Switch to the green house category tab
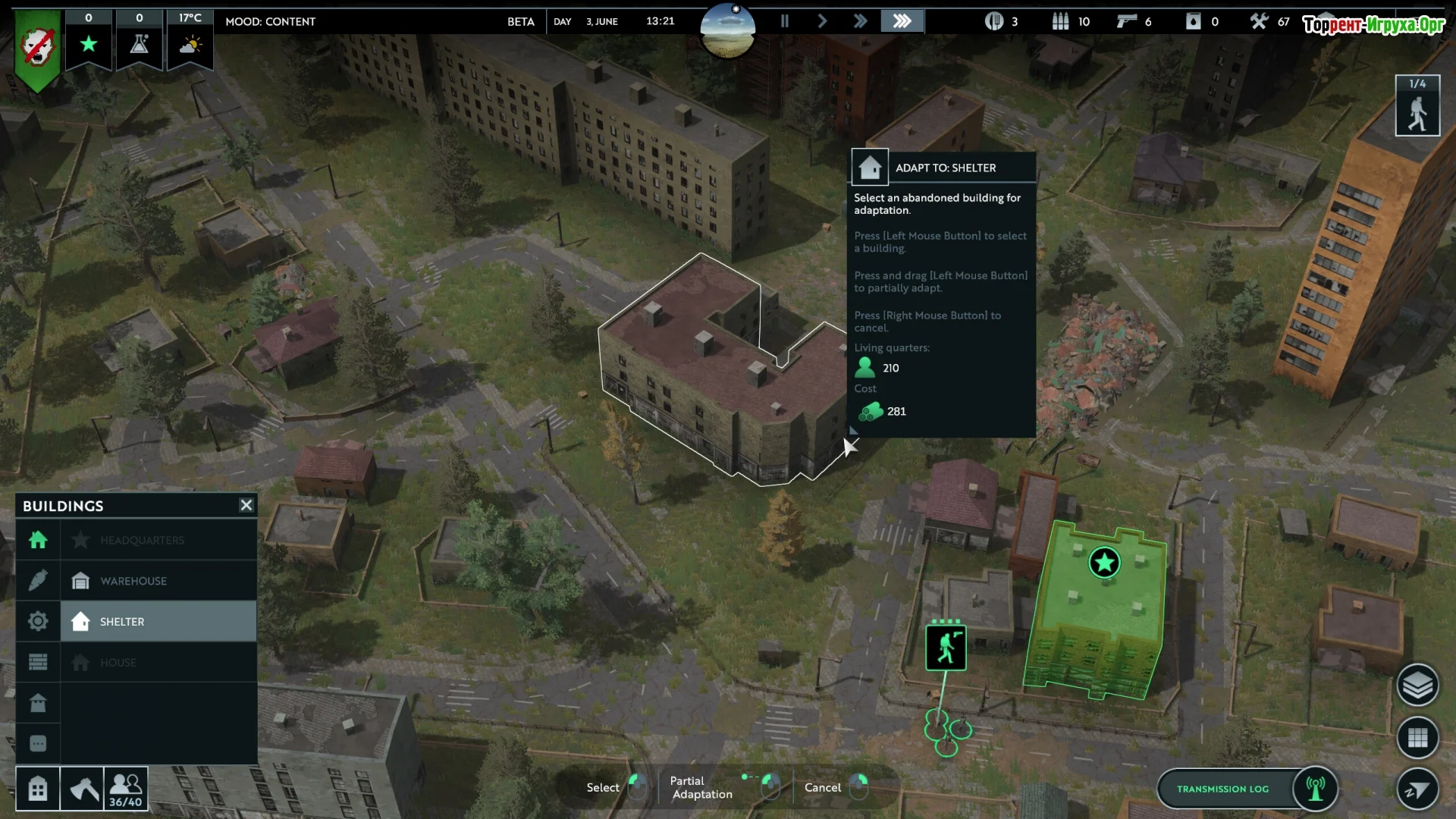Image resolution: width=1456 pixels, height=819 pixels. (38, 540)
